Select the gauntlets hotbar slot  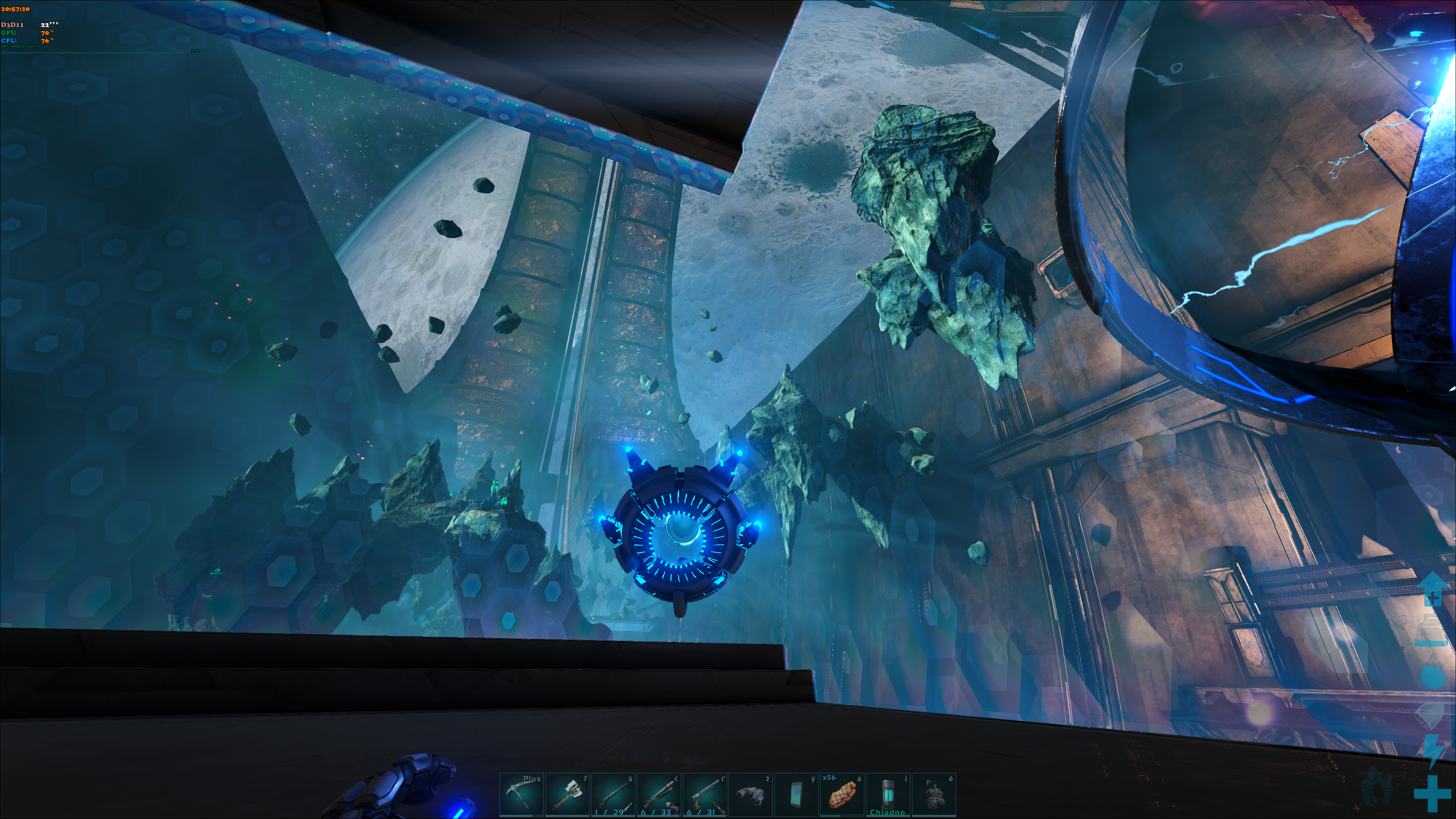[x=751, y=795]
